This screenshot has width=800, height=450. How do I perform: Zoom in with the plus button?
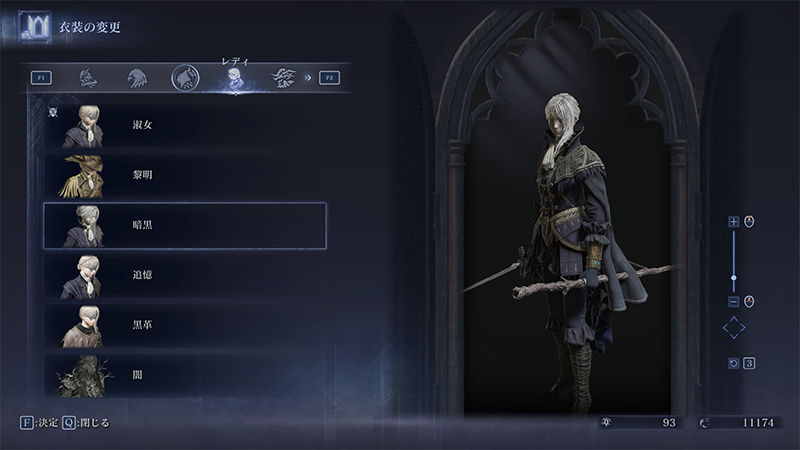coord(733,222)
